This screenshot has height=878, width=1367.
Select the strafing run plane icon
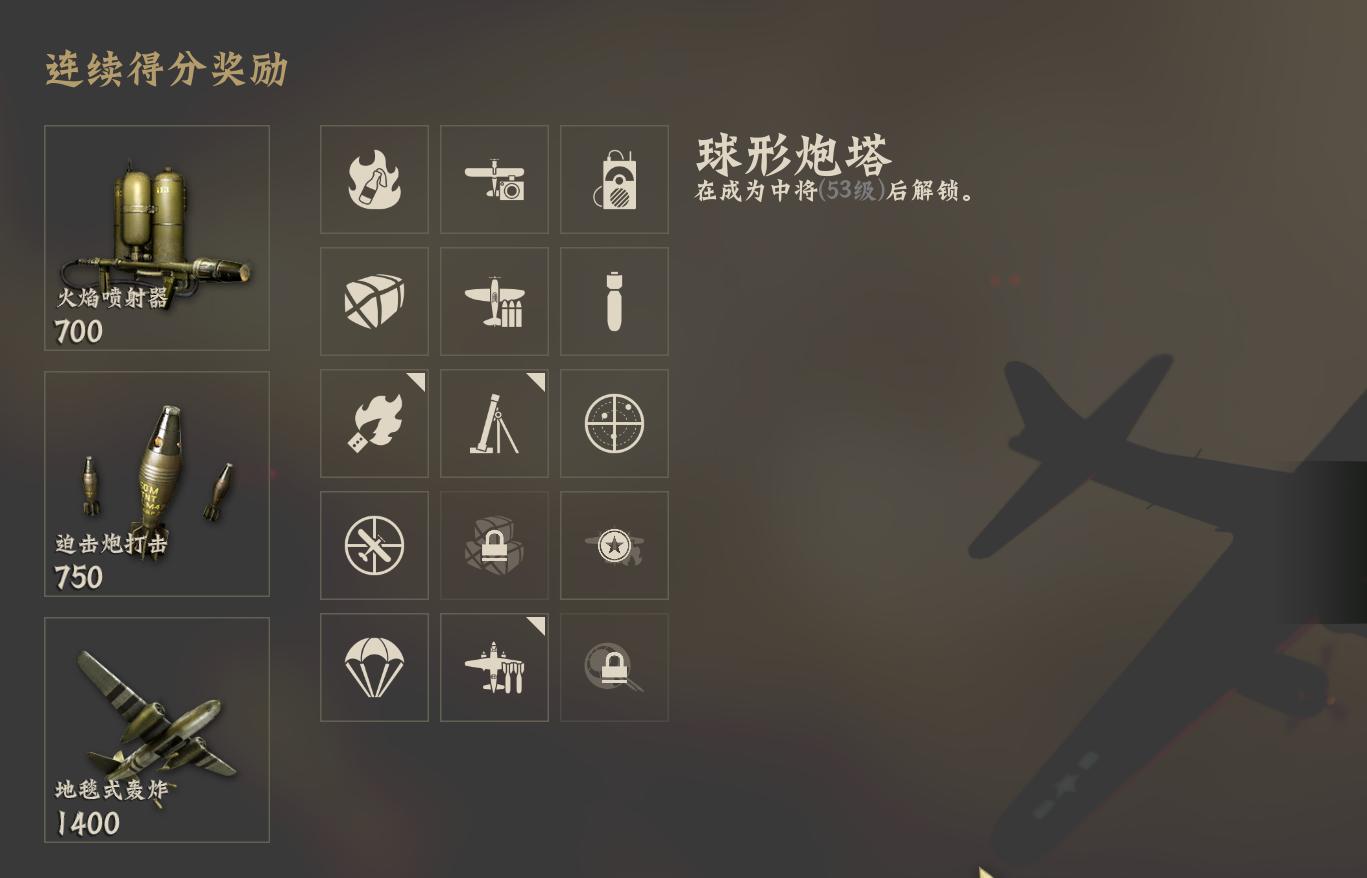click(493, 301)
